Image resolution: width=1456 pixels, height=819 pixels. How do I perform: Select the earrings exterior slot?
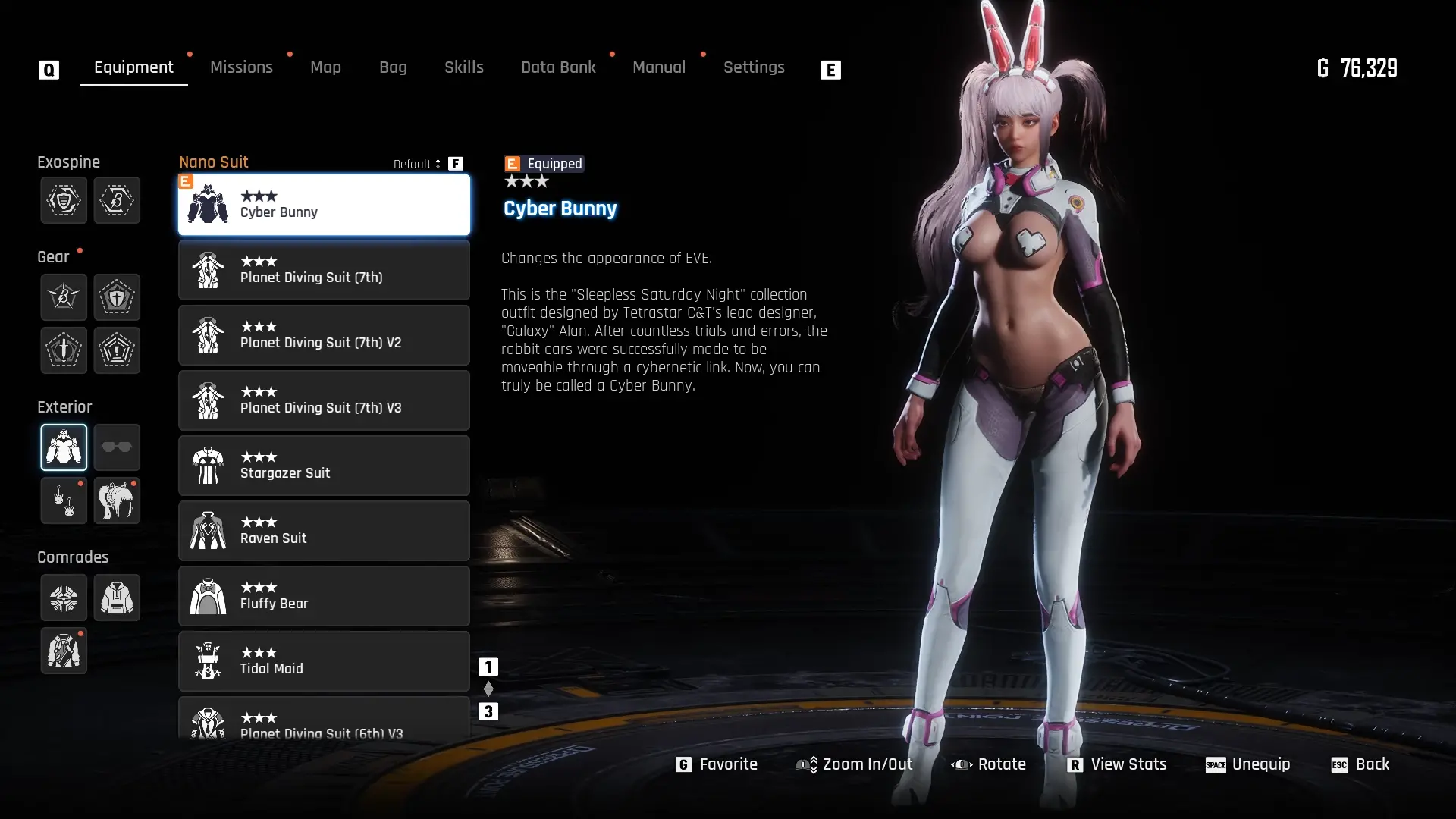[64, 500]
